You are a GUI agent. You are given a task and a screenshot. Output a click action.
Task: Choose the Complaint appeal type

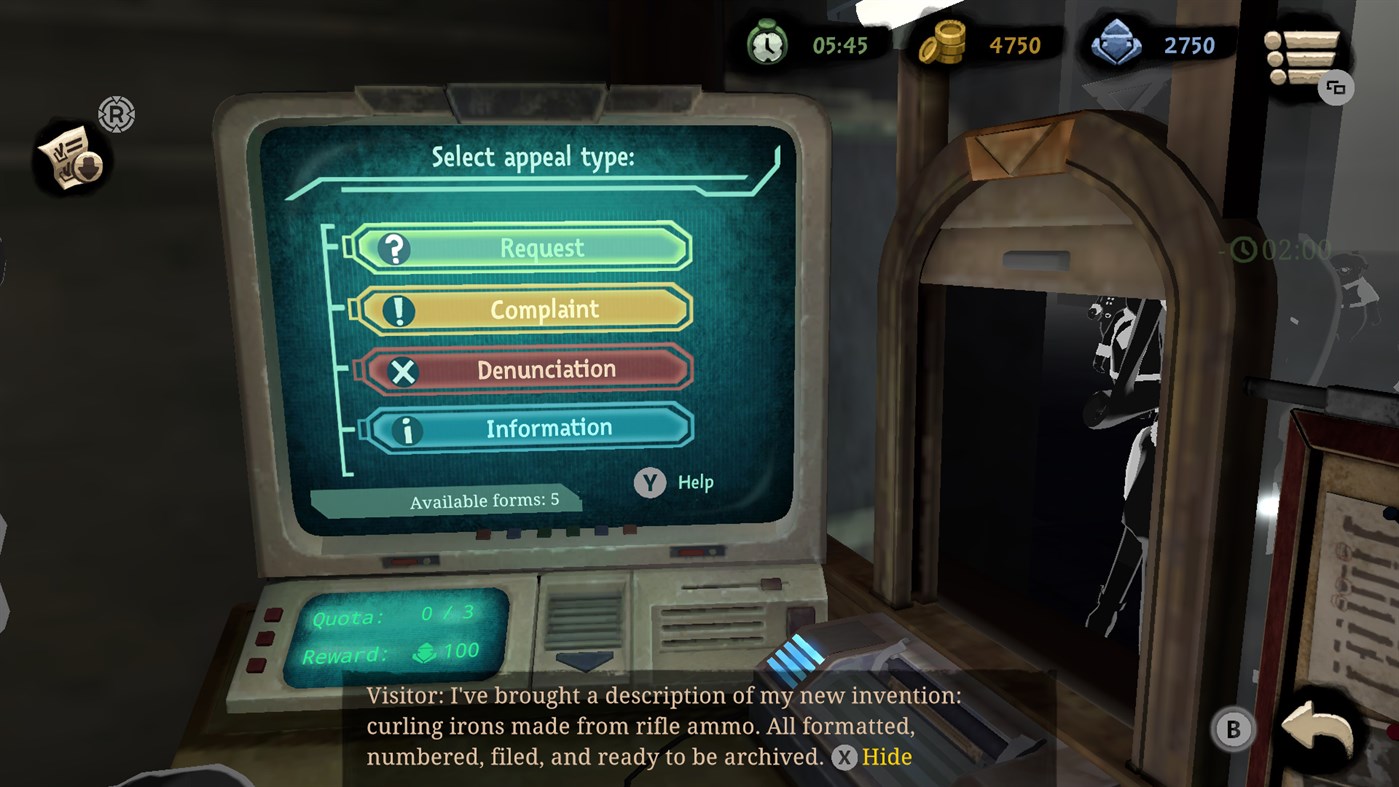(524, 310)
